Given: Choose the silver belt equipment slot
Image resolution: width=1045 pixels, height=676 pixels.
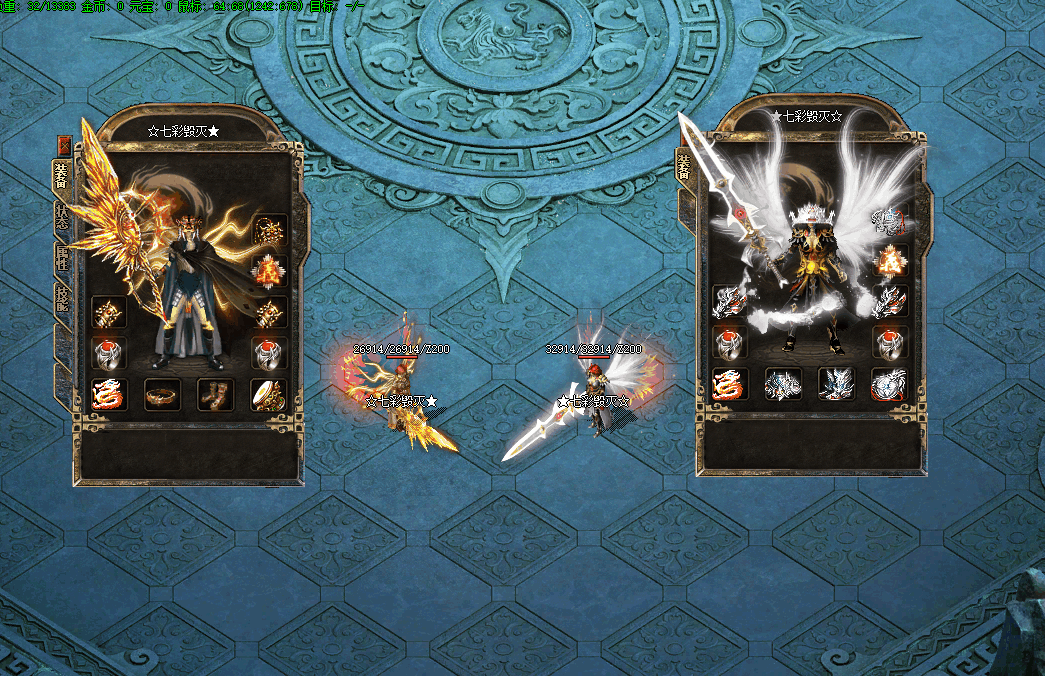Looking at the screenshot, I should coord(783,384).
